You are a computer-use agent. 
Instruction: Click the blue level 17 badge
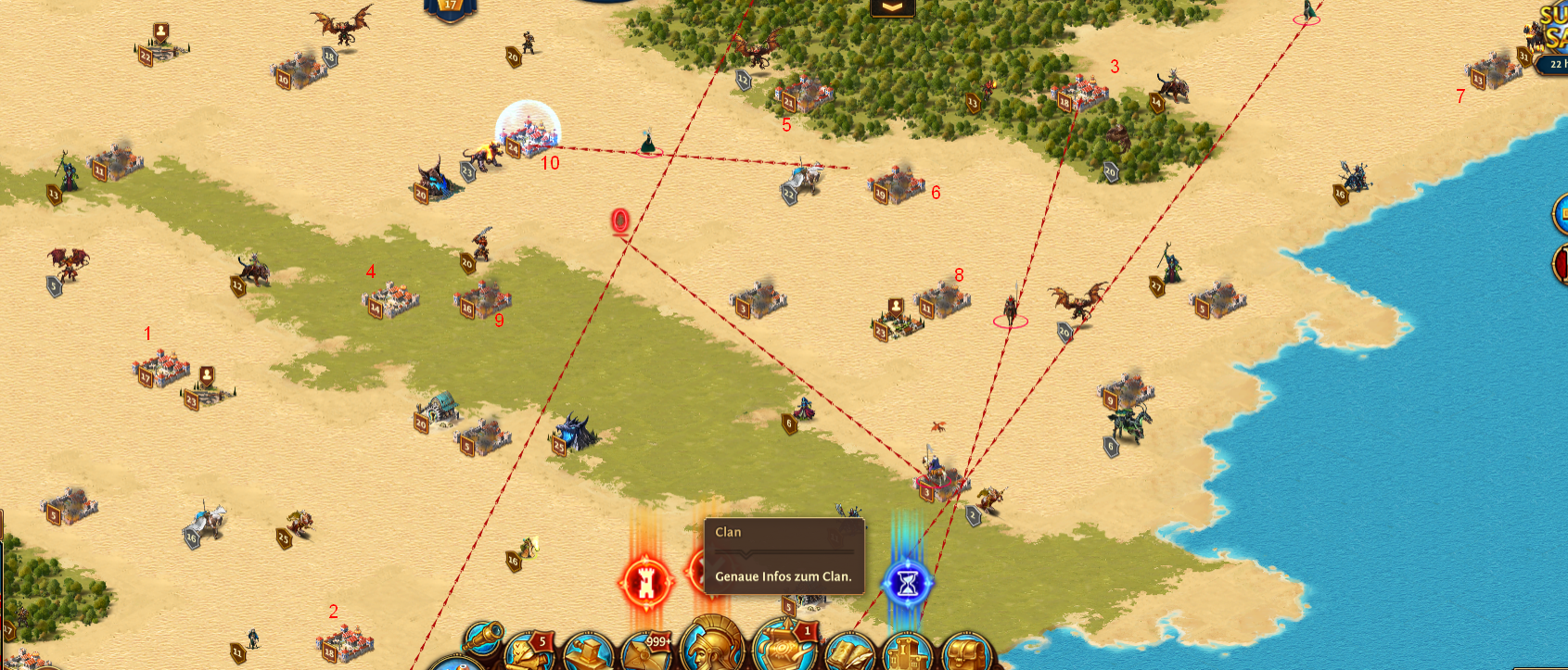click(x=451, y=7)
